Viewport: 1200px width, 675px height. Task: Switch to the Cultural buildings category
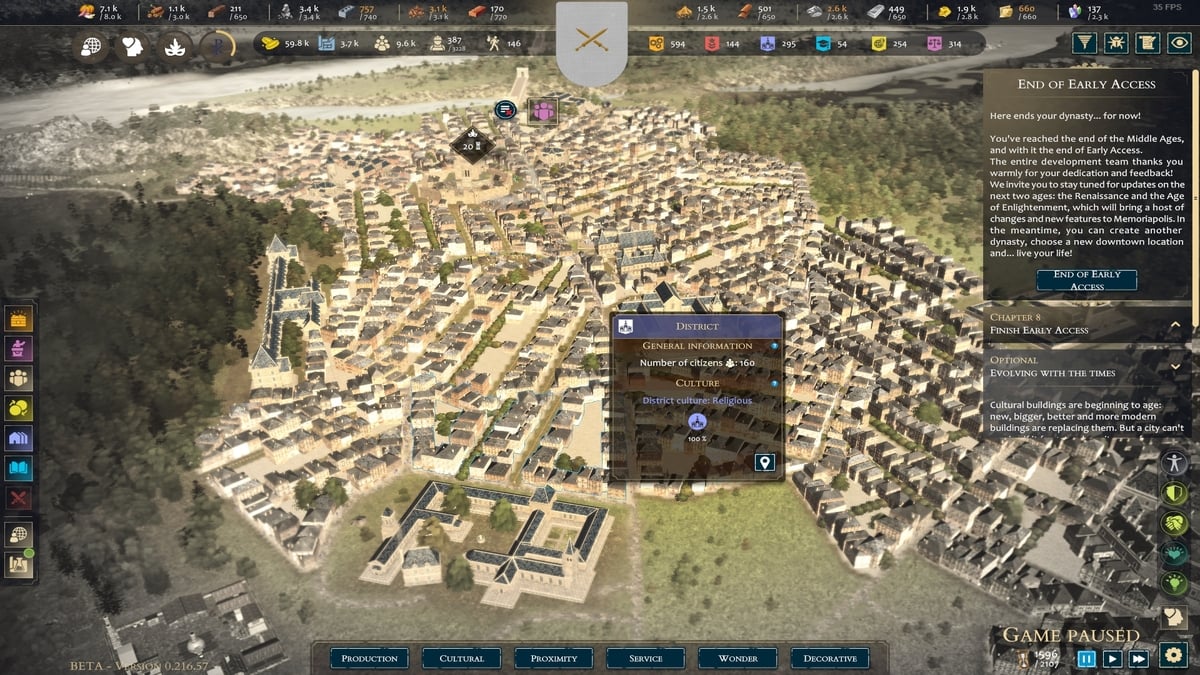pos(461,658)
